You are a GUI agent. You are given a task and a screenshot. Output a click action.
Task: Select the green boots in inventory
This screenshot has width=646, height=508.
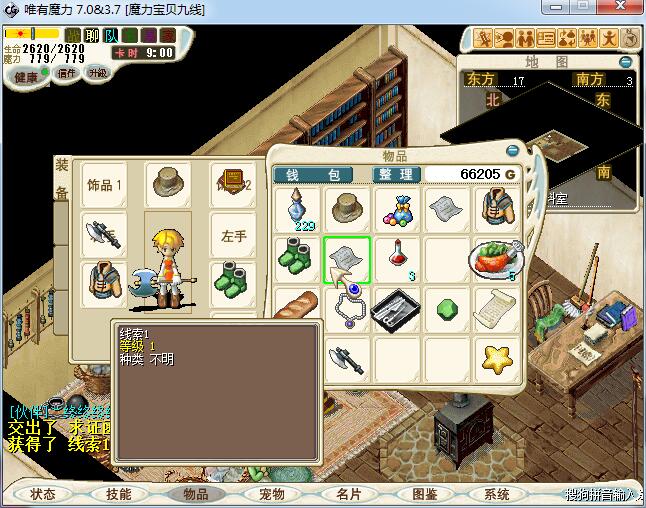pos(298,259)
